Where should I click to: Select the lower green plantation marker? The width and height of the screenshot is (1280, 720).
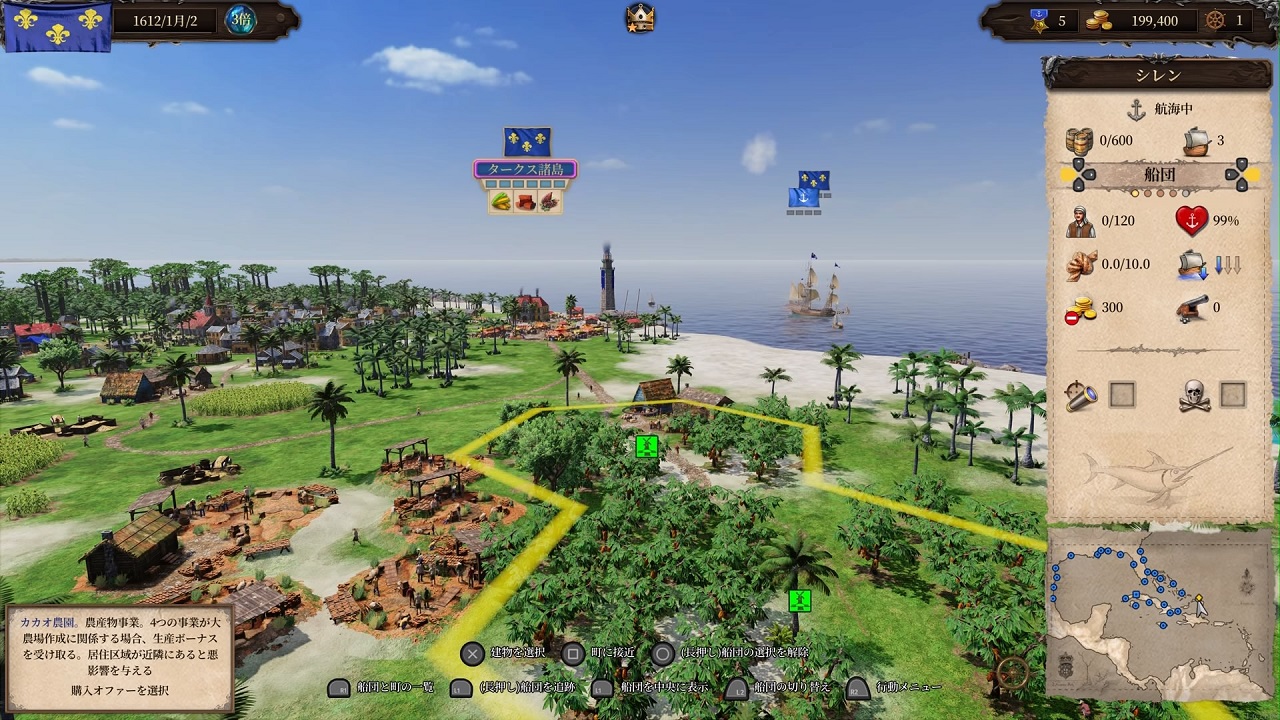799,600
